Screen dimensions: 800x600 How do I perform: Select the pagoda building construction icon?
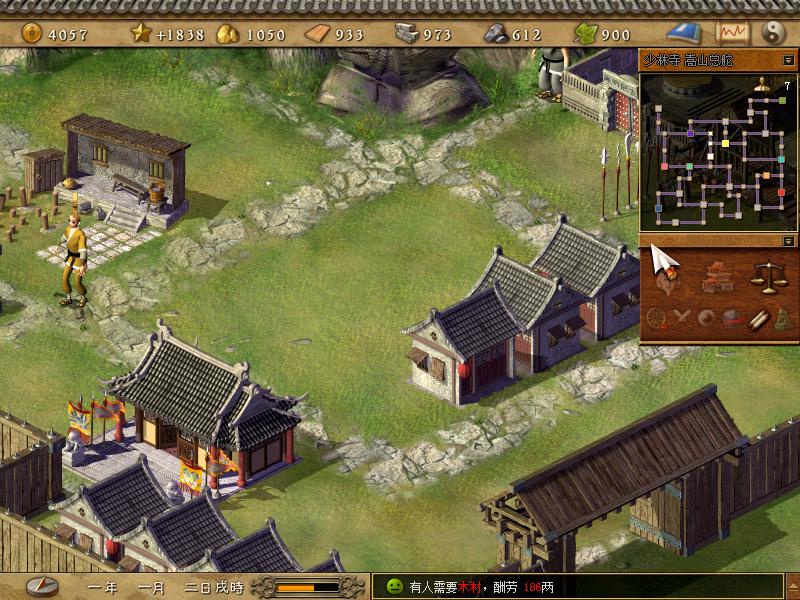click(716, 276)
